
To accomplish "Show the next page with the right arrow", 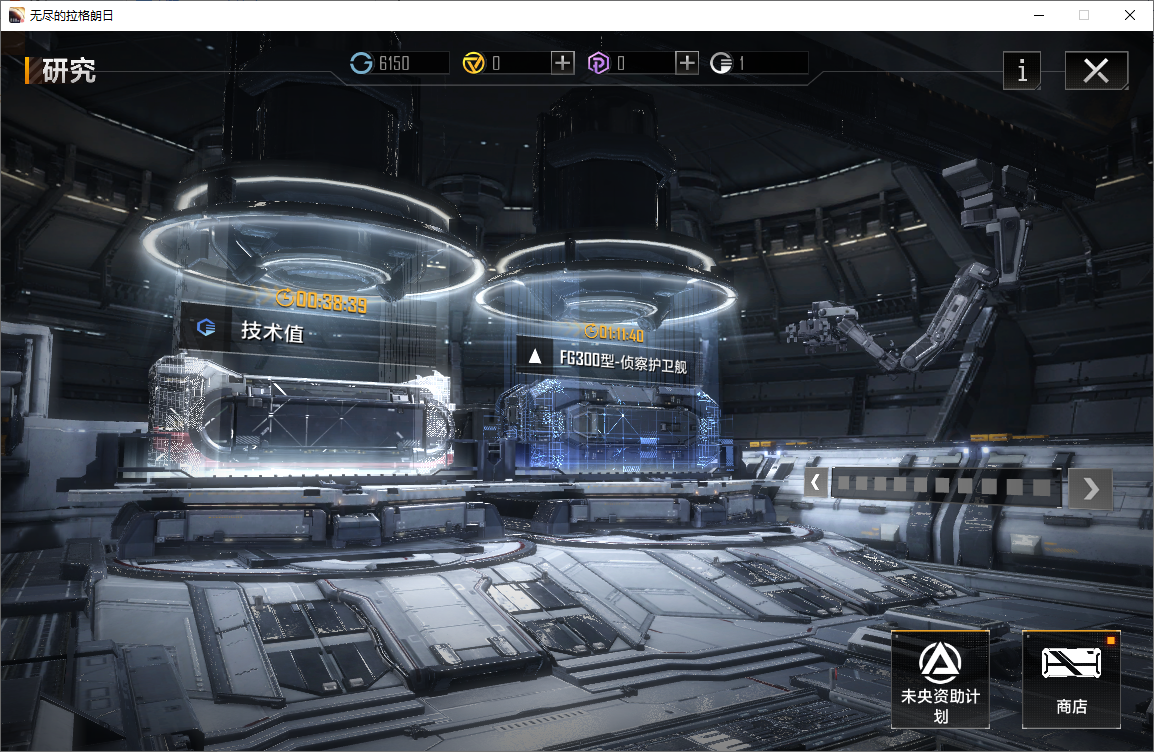I will click(x=1090, y=488).
